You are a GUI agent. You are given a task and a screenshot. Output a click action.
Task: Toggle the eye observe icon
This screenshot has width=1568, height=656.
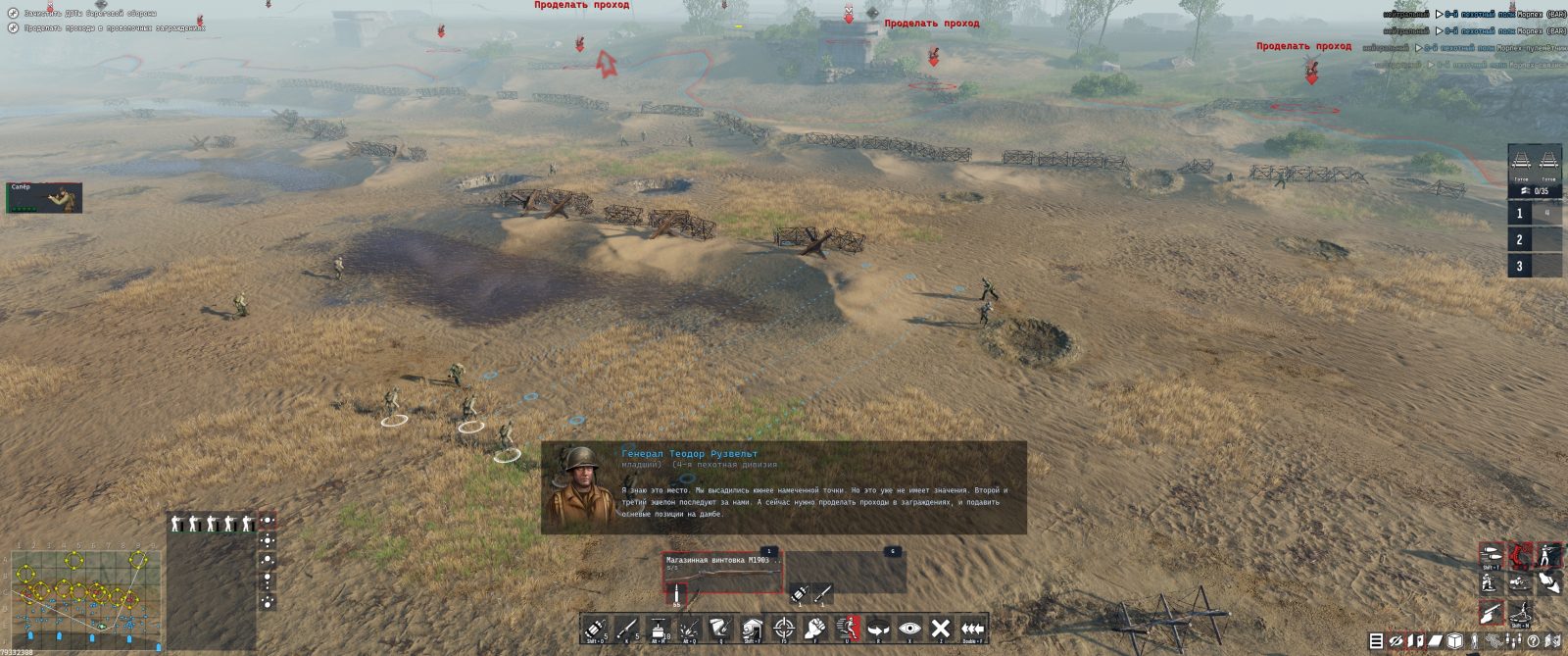tap(909, 629)
